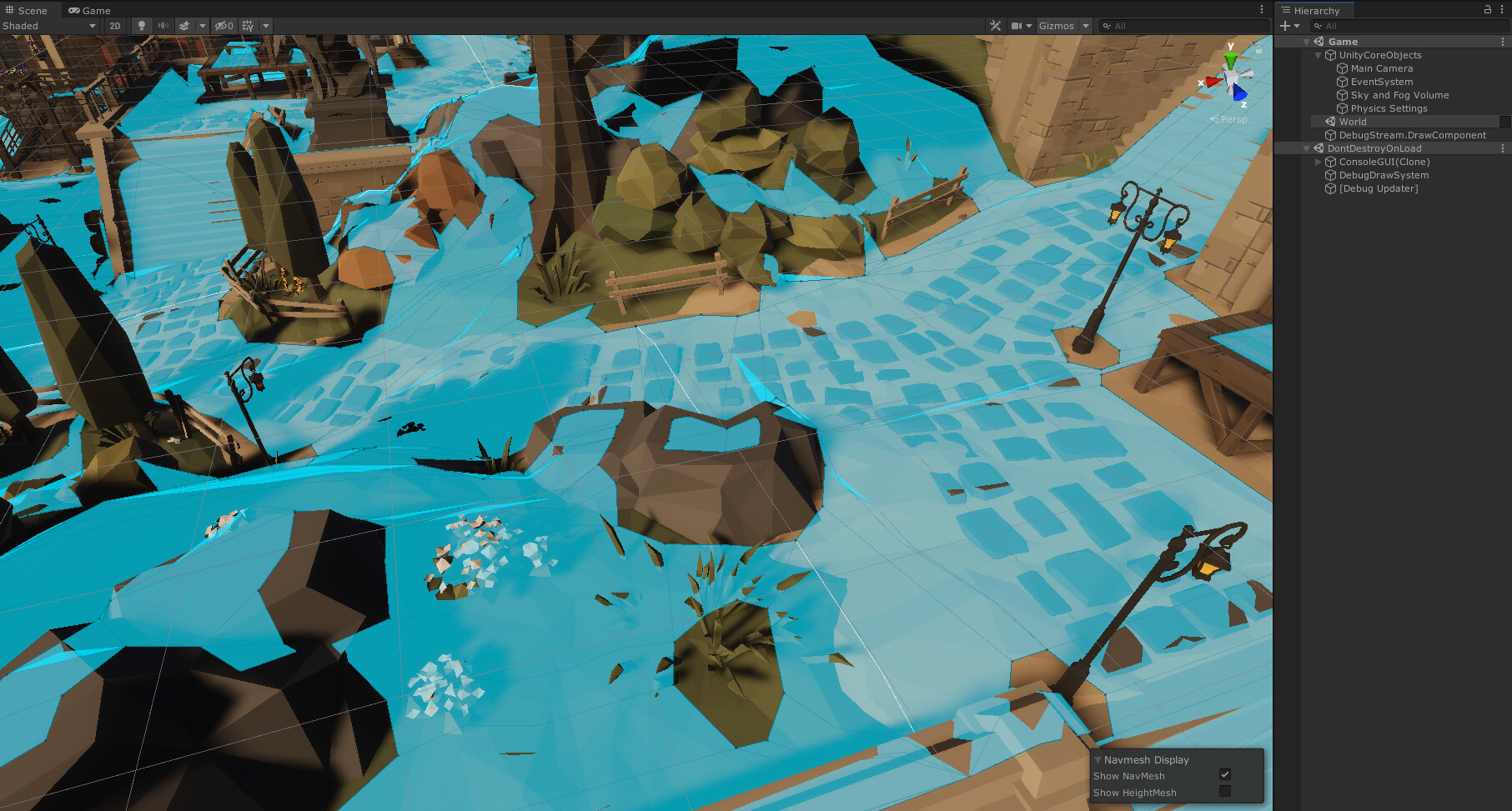Click the hidden objects eye counter icon
The height and width of the screenshot is (811, 1512).
(x=222, y=26)
